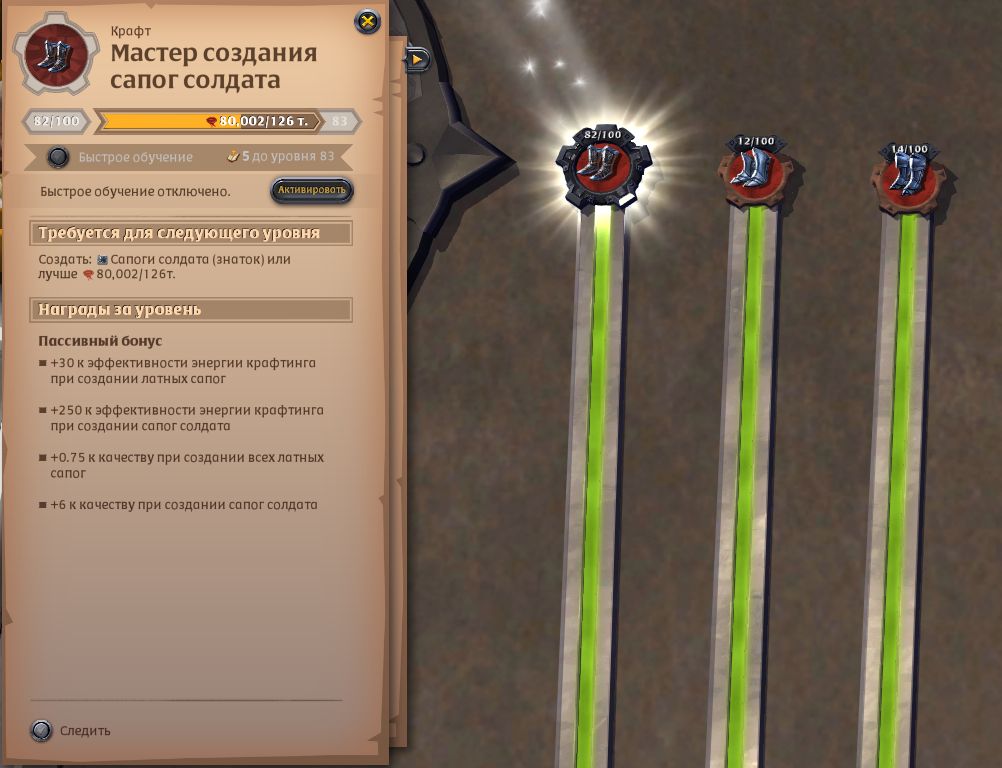Select the 82/100 soldier boots node
Image resolution: width=1002 pixels, height=768 pixels.
(x=602, y=168)
